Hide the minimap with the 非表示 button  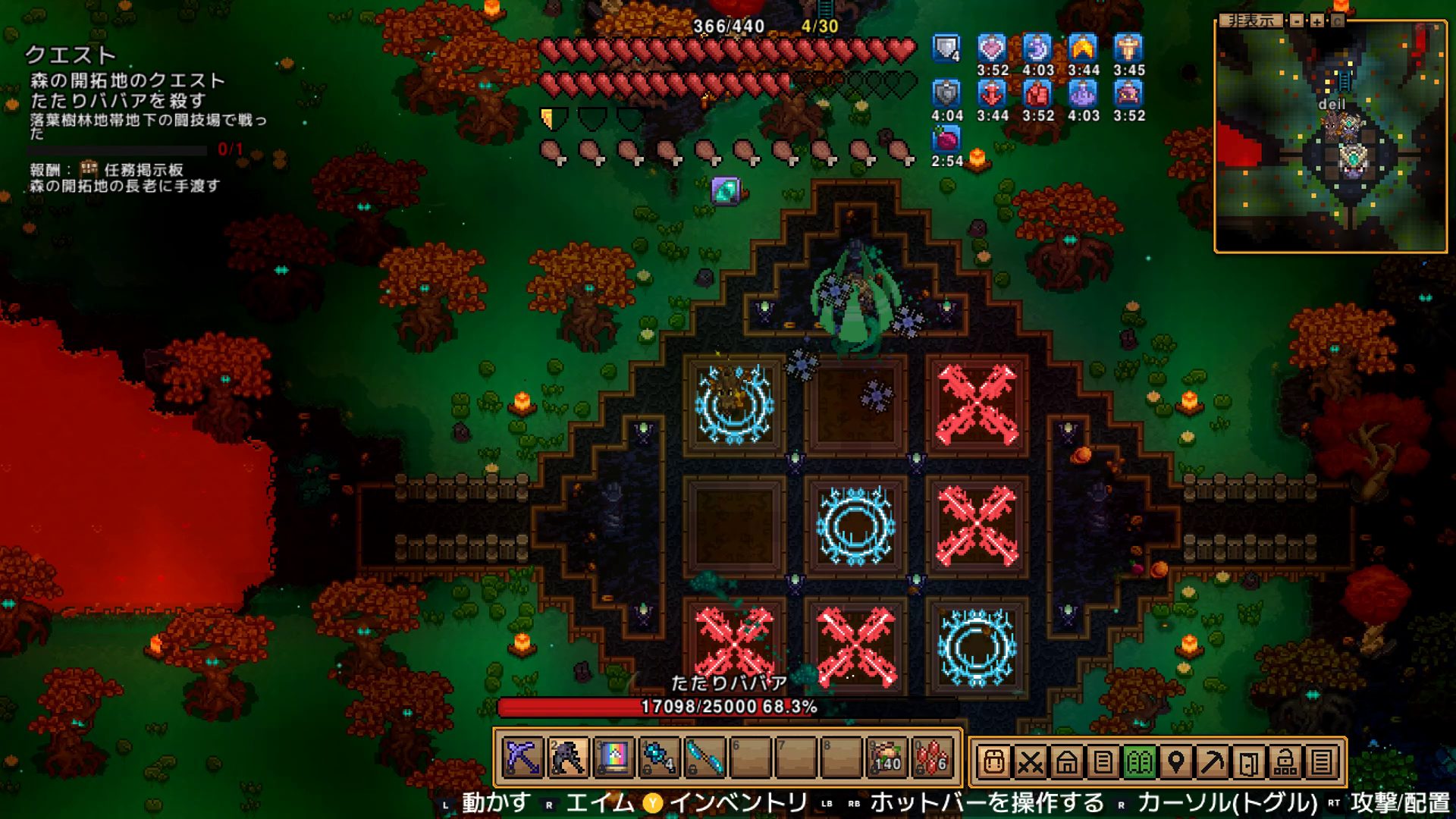(x=1251, y=21)
